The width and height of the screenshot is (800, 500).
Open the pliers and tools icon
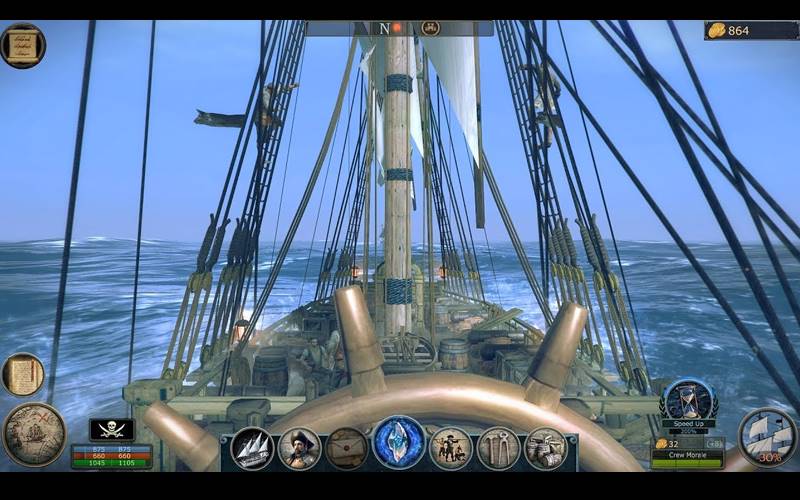coord(498,448)
